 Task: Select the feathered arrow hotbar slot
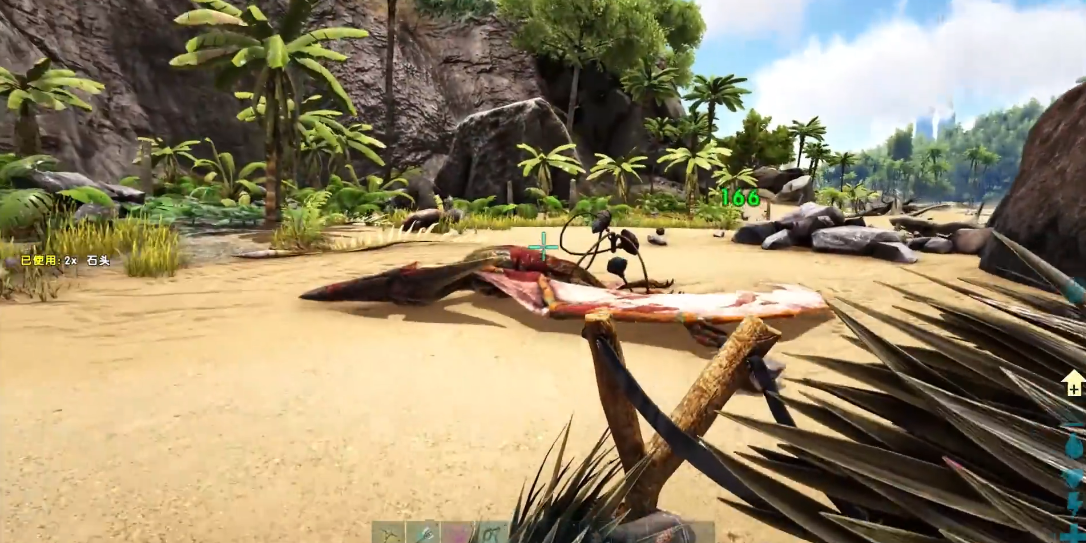pyautogui.click(x=423, y=533)
